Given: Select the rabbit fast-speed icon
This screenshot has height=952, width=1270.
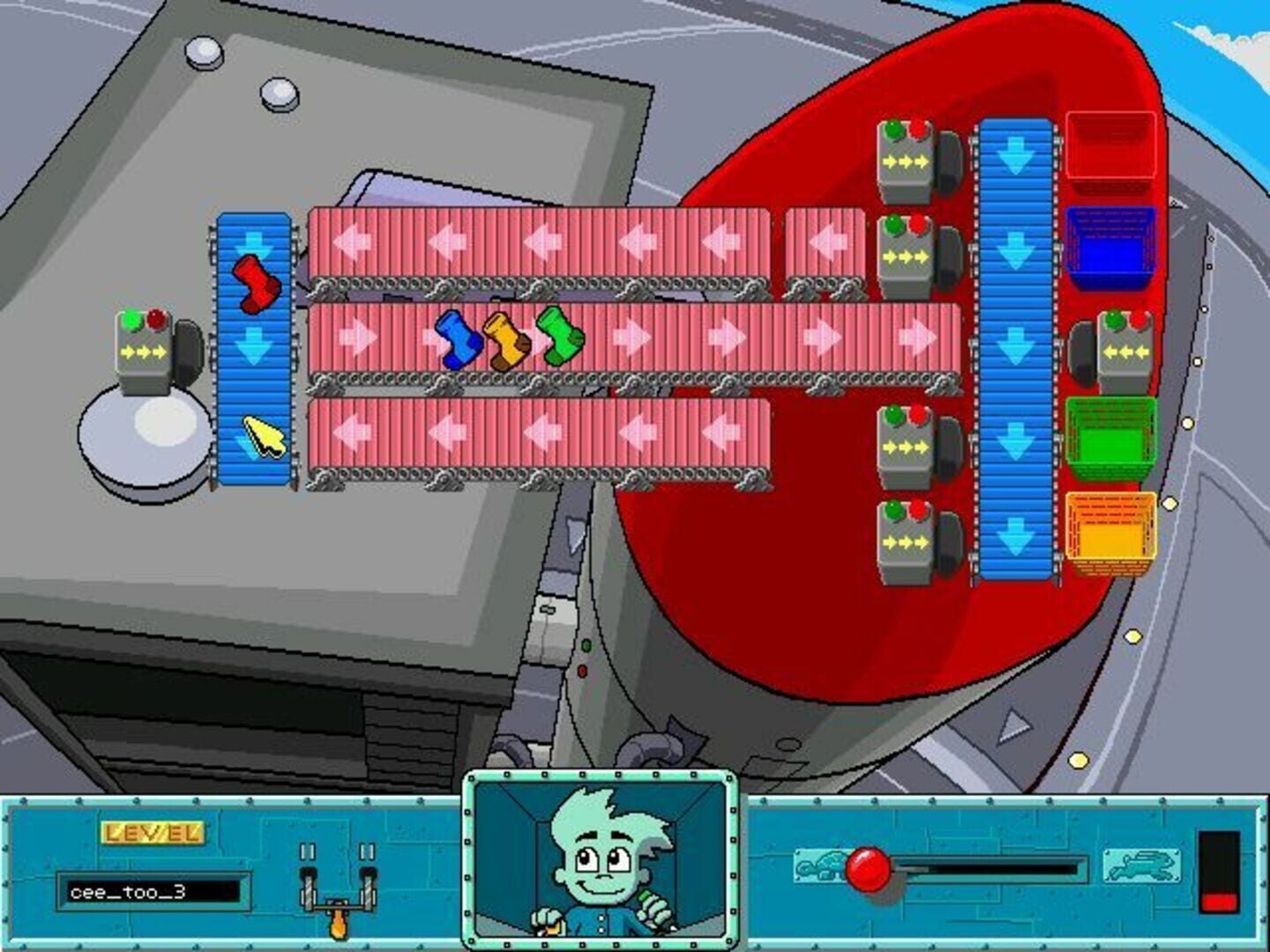Looking at the screenshot, I should point(1140,866).
